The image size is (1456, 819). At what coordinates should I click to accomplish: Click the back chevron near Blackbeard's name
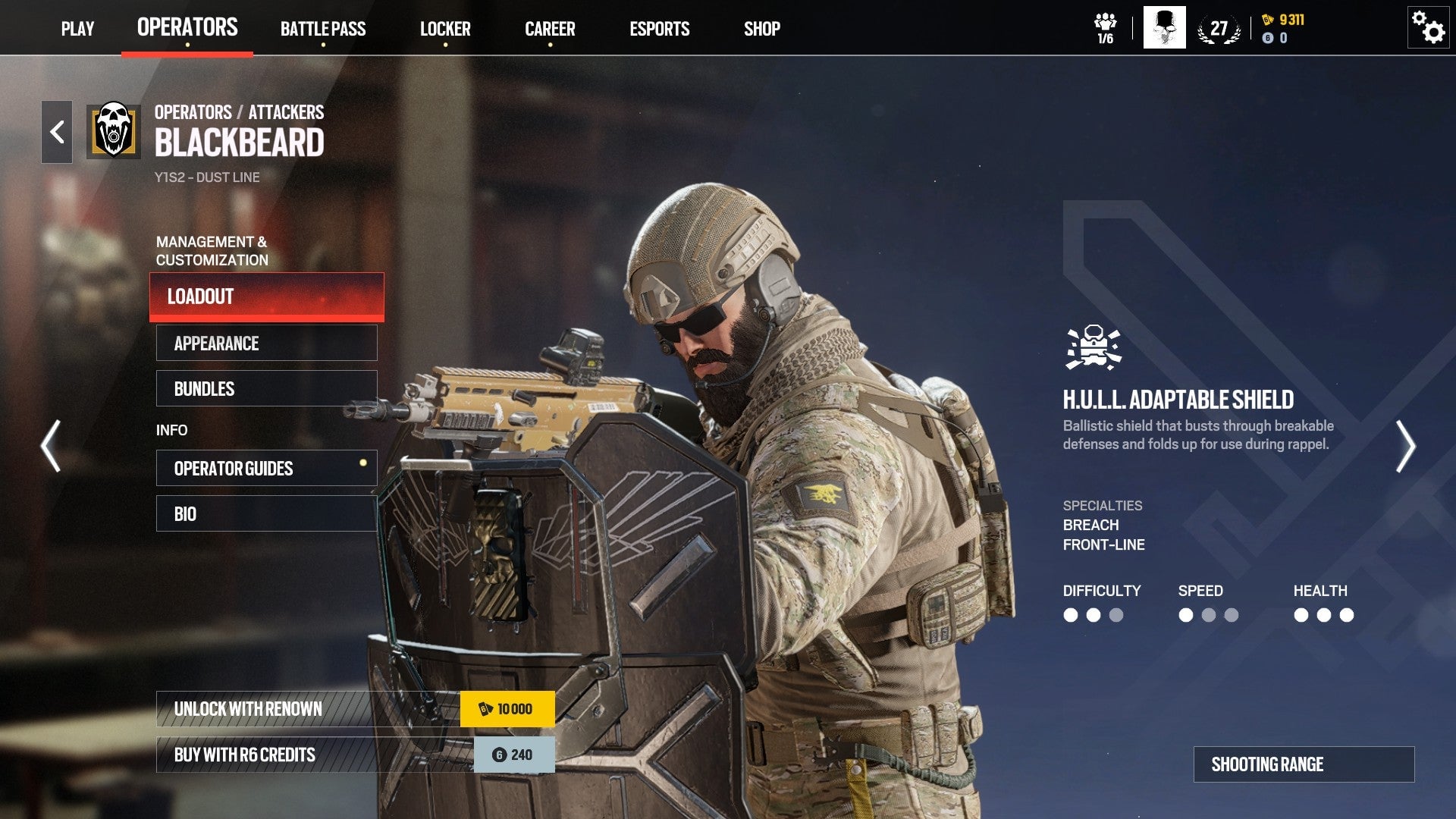pos(56,130)
